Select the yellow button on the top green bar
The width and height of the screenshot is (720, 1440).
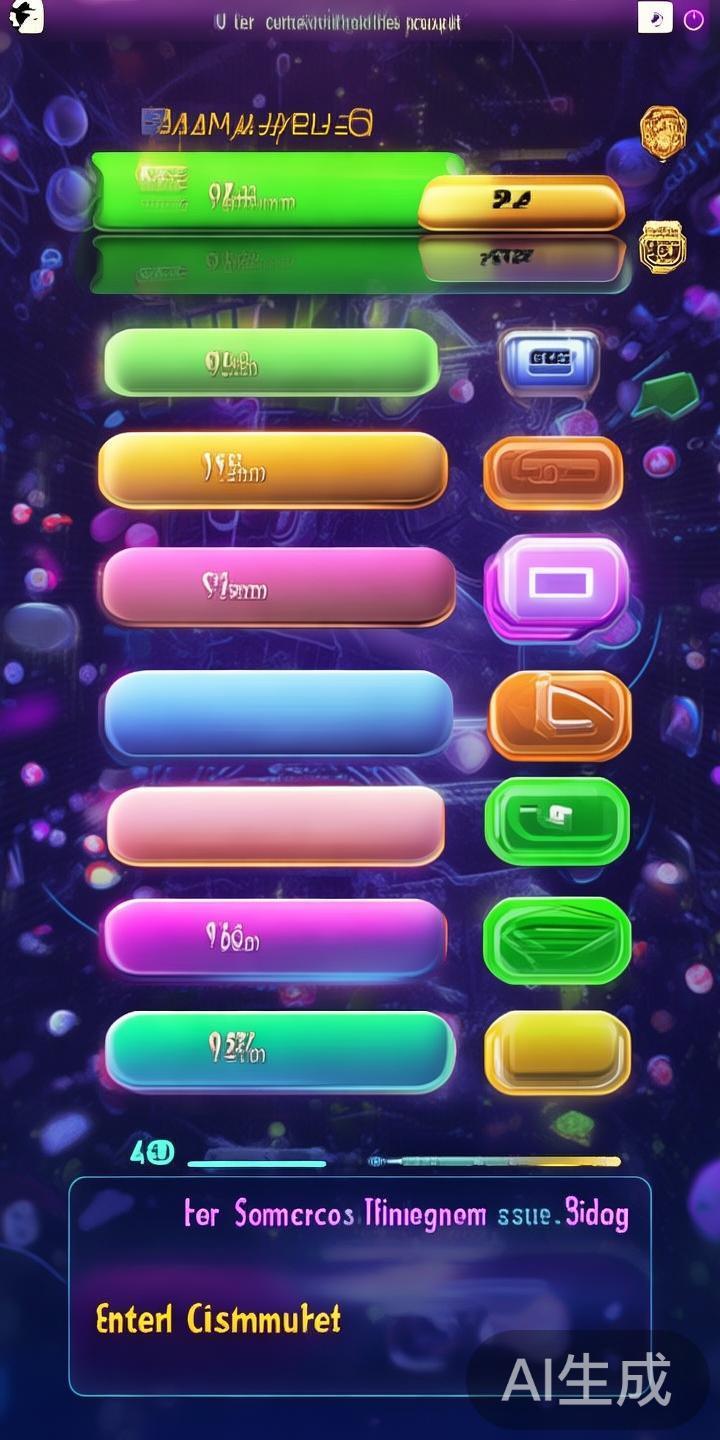pos(521,202)
